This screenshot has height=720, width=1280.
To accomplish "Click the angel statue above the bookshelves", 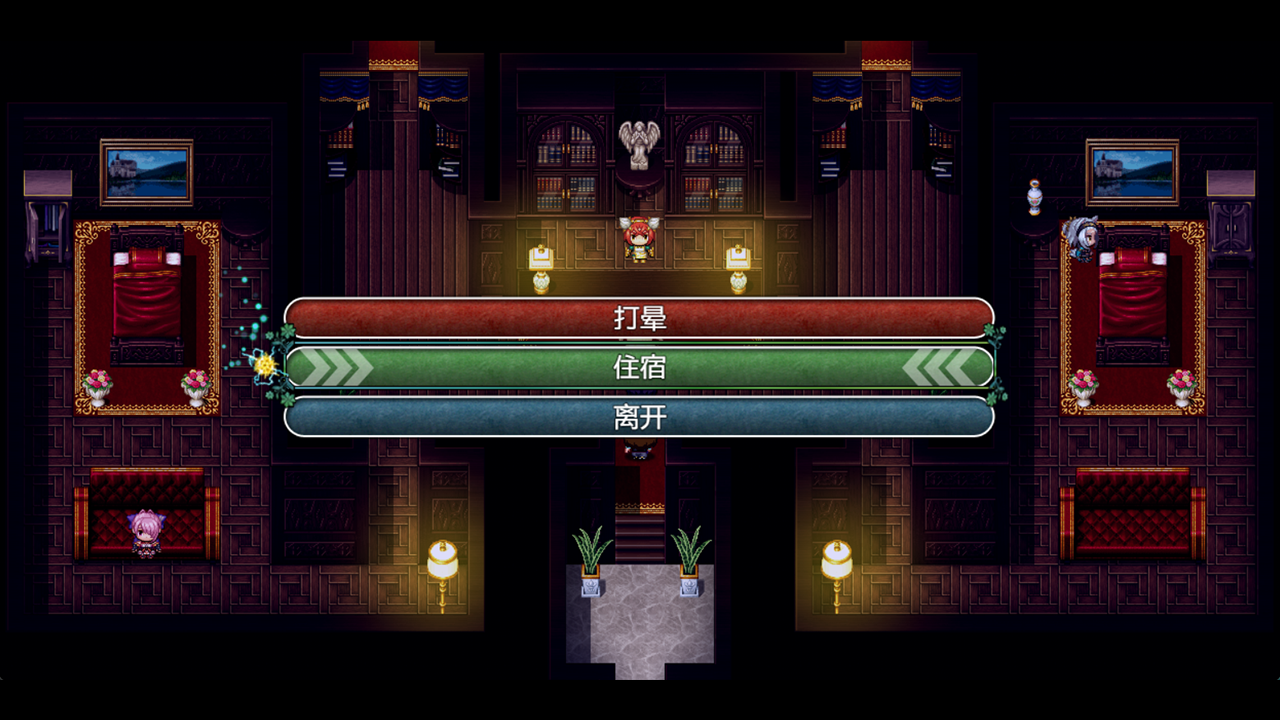I will pyautogui.click(x=639, y=143).
